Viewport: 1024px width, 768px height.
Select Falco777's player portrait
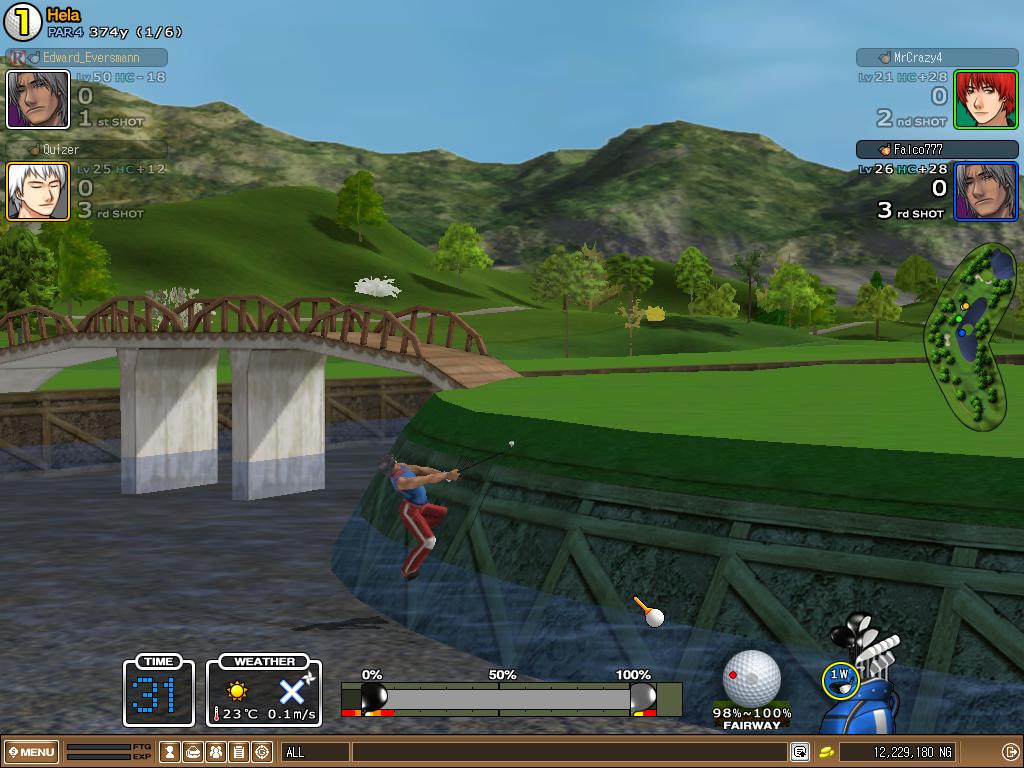pos(985,190)
